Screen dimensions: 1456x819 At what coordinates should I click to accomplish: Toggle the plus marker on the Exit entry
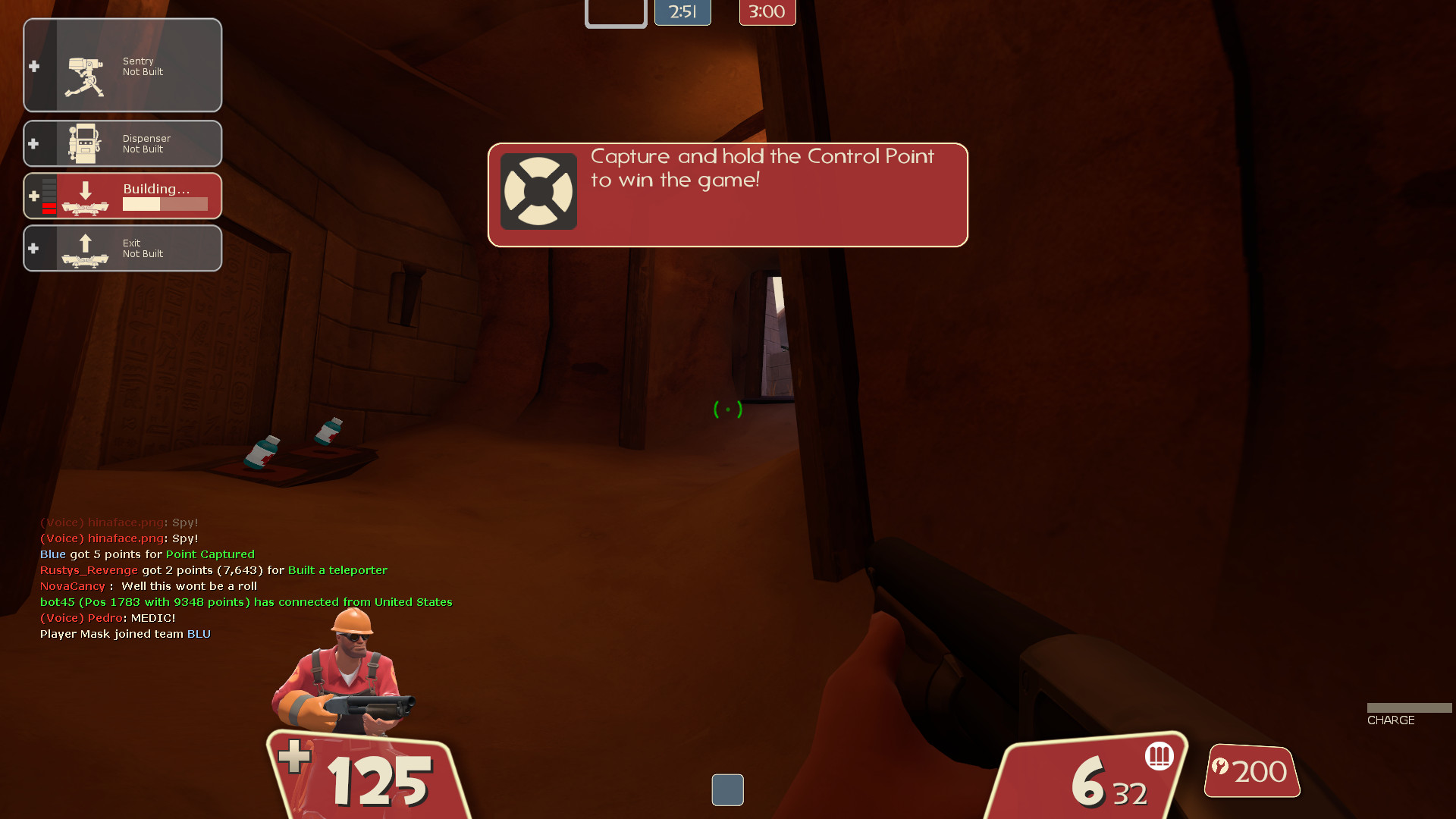pos(33,248)
